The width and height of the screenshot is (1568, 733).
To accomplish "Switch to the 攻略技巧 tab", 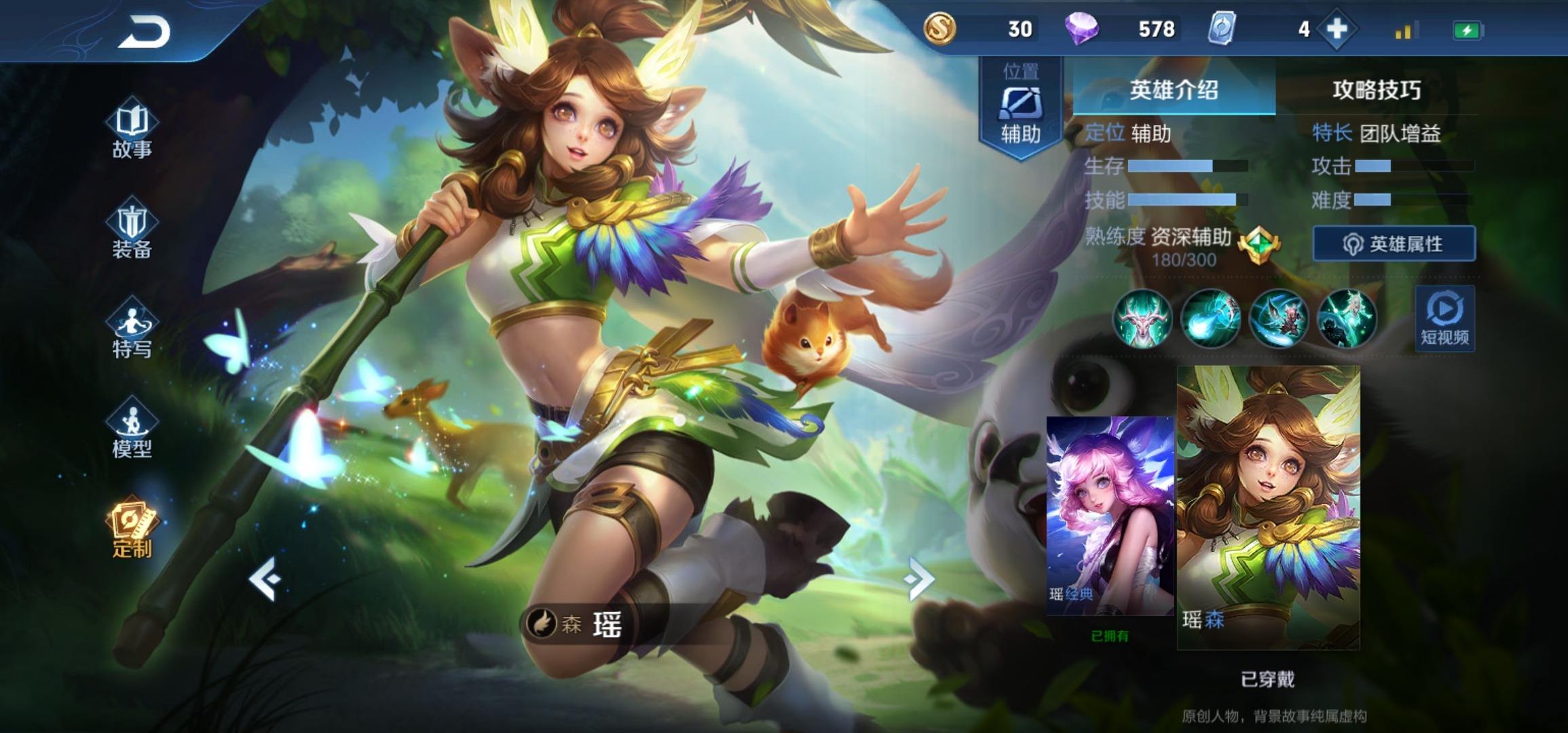I will [1376, 90].
